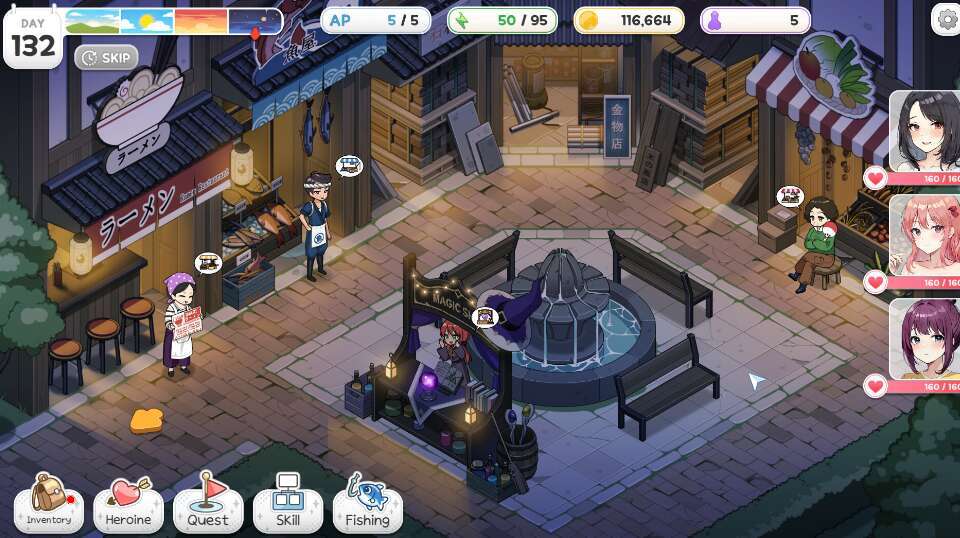This screenshot has height=538, width=960.
Task: Select the purple-haired heroine portrait
Action: (x=925, y=340)
